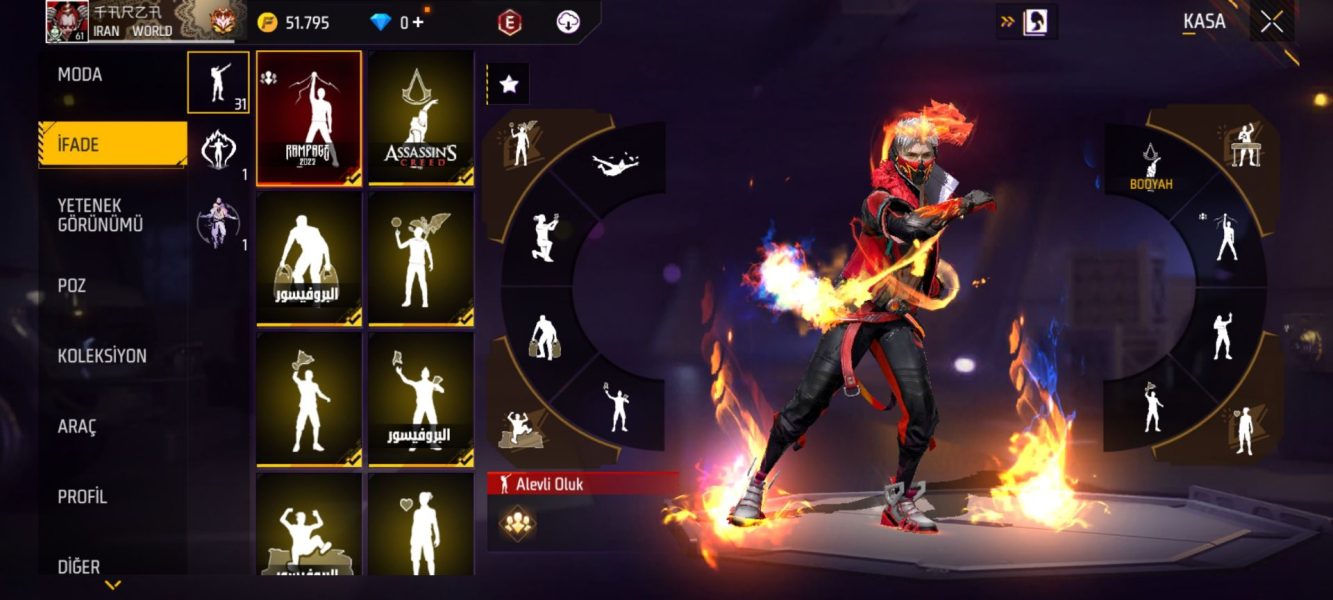Toggle the star favorites filter
Viewport: 1333px width, 600px height.
[509, 85]
